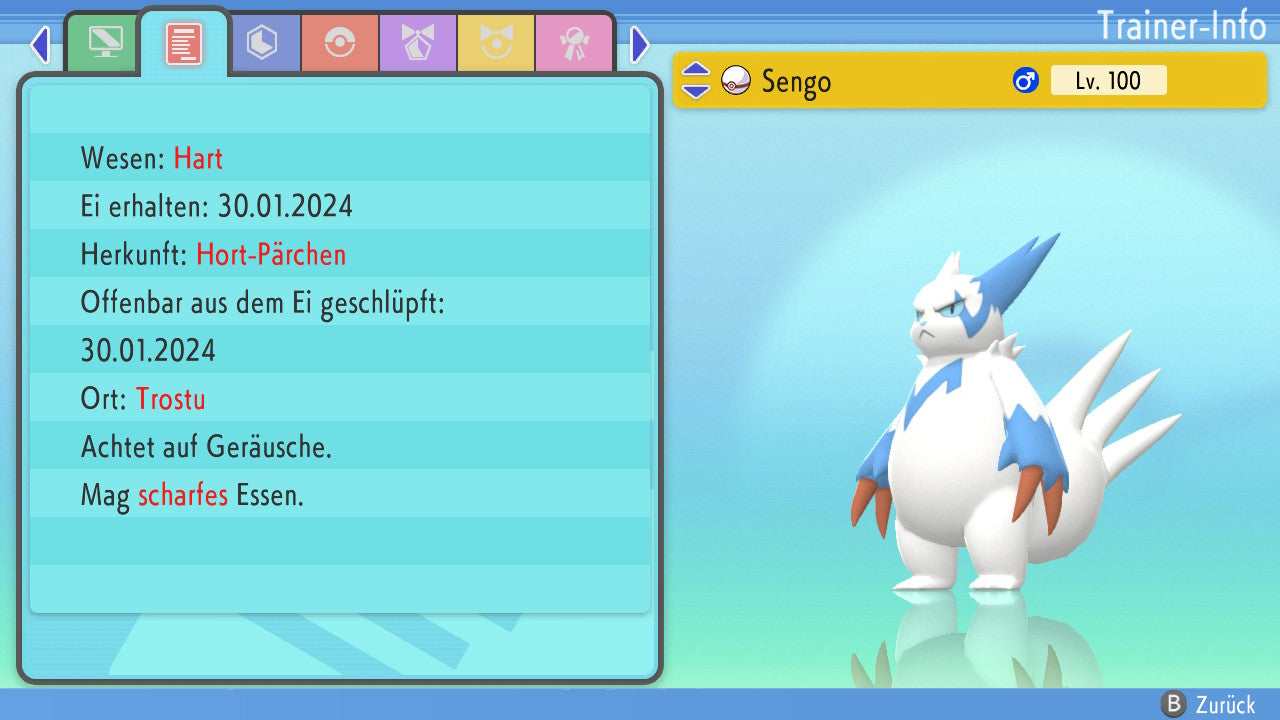The image size is (1280, 720).
Task: Switch to the green monitor summary tab
Action: click(x=105, y=44)
